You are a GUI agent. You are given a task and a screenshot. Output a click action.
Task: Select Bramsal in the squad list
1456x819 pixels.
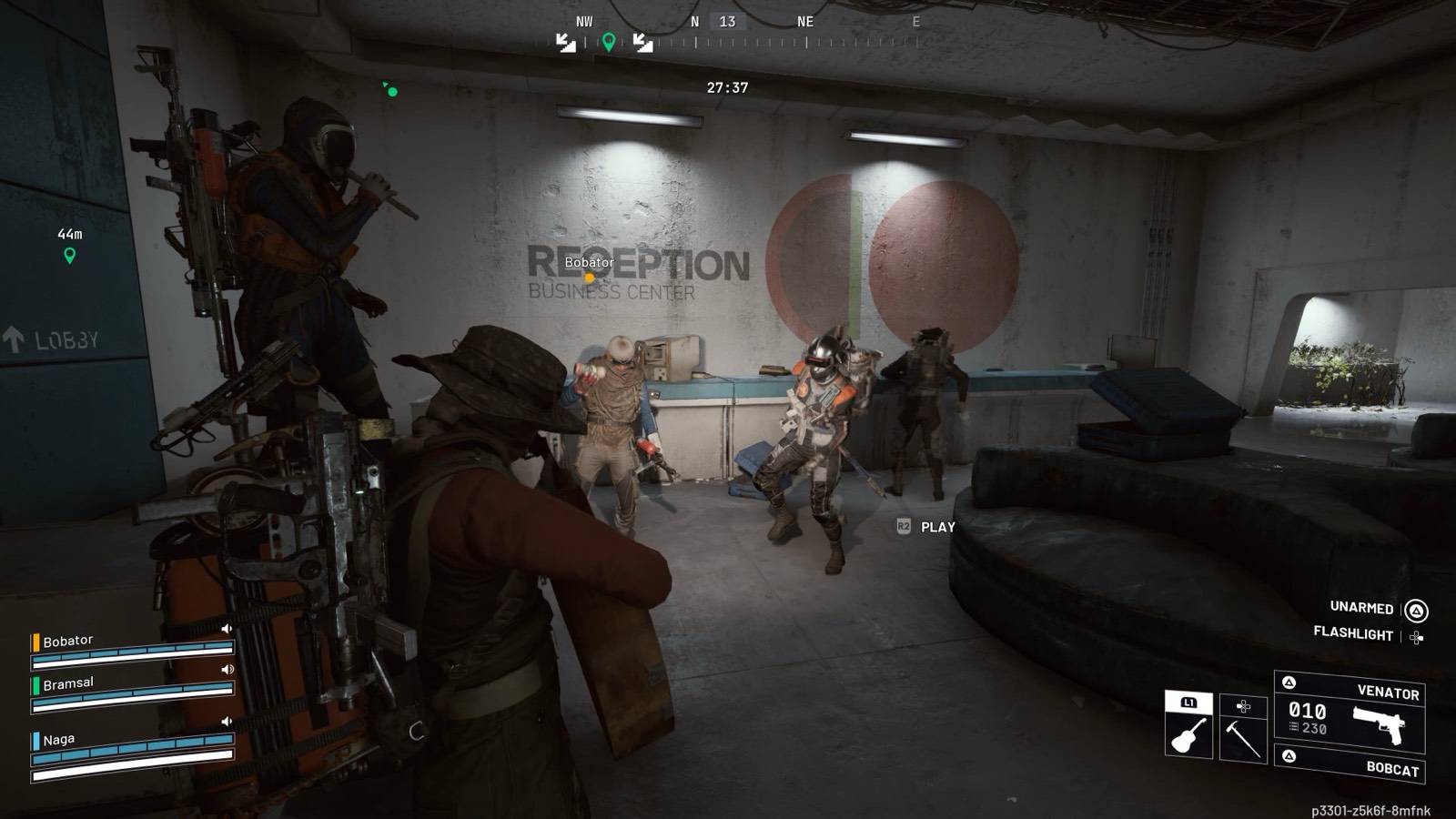pyautogui.click(x=68, y=683)
